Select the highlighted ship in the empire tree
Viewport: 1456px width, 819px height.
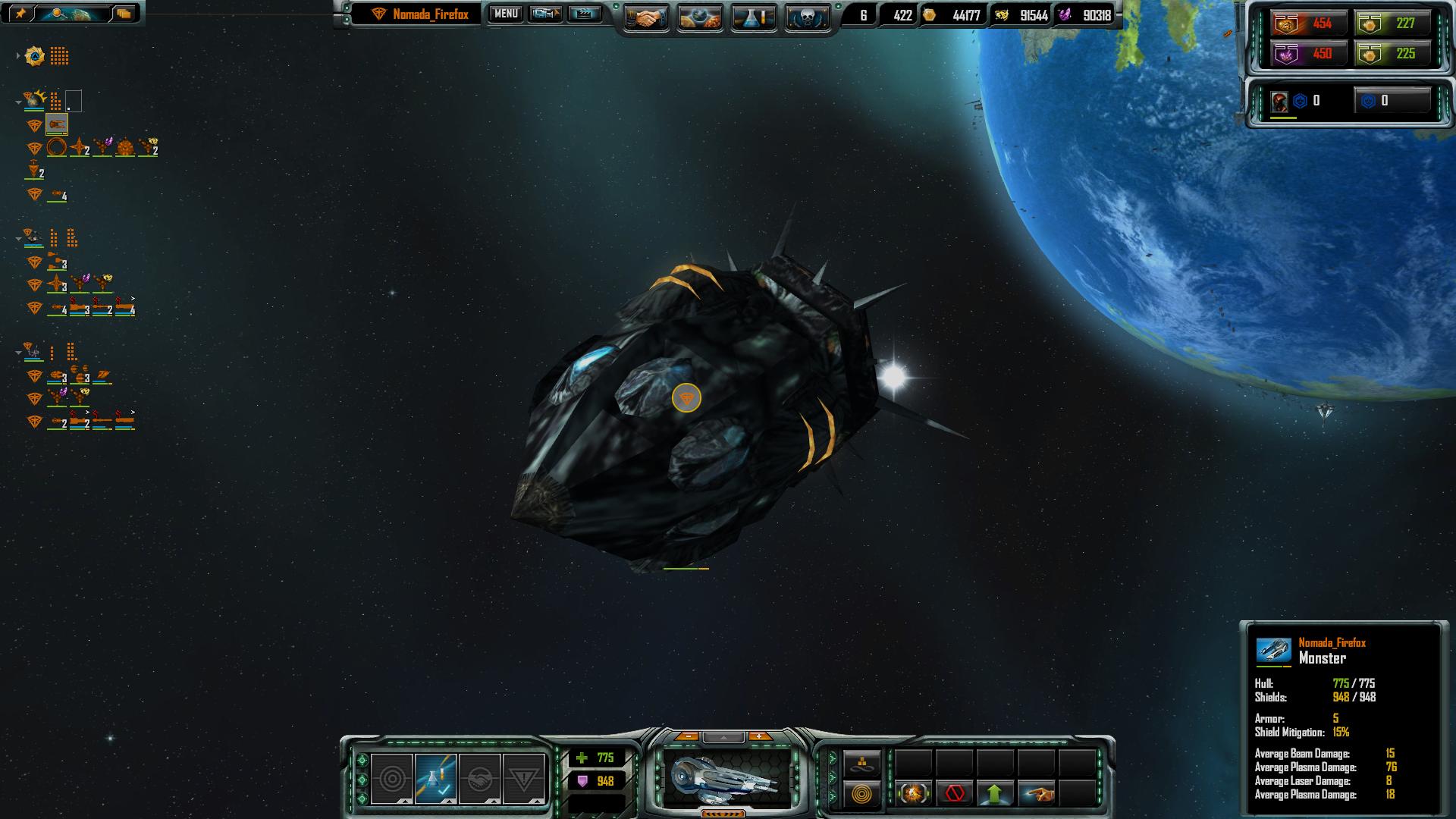[57, 124]
